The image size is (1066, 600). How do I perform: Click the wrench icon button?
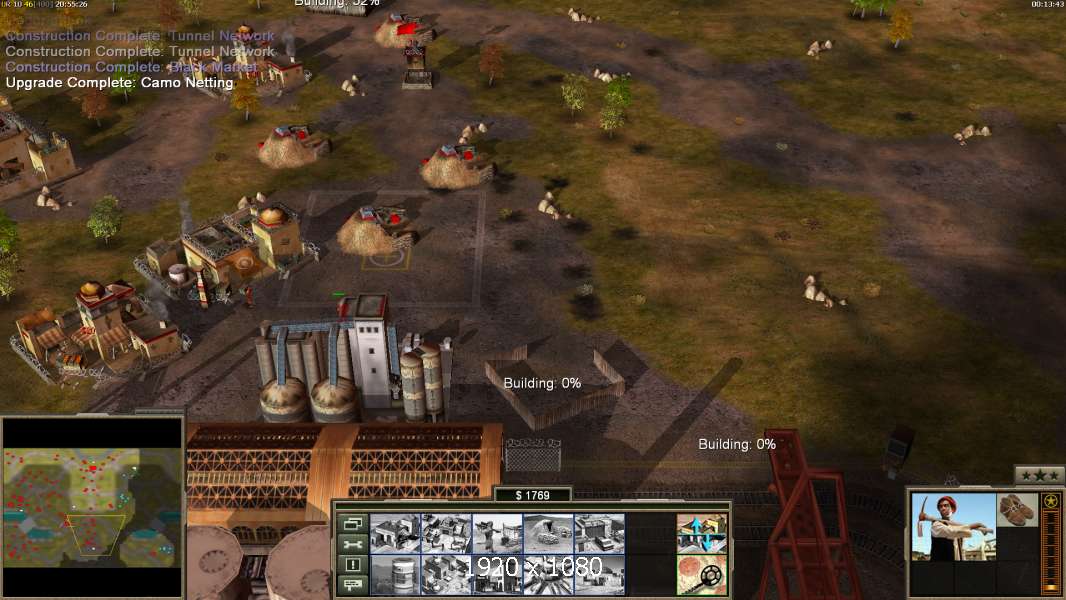click(x=352, y=544)
